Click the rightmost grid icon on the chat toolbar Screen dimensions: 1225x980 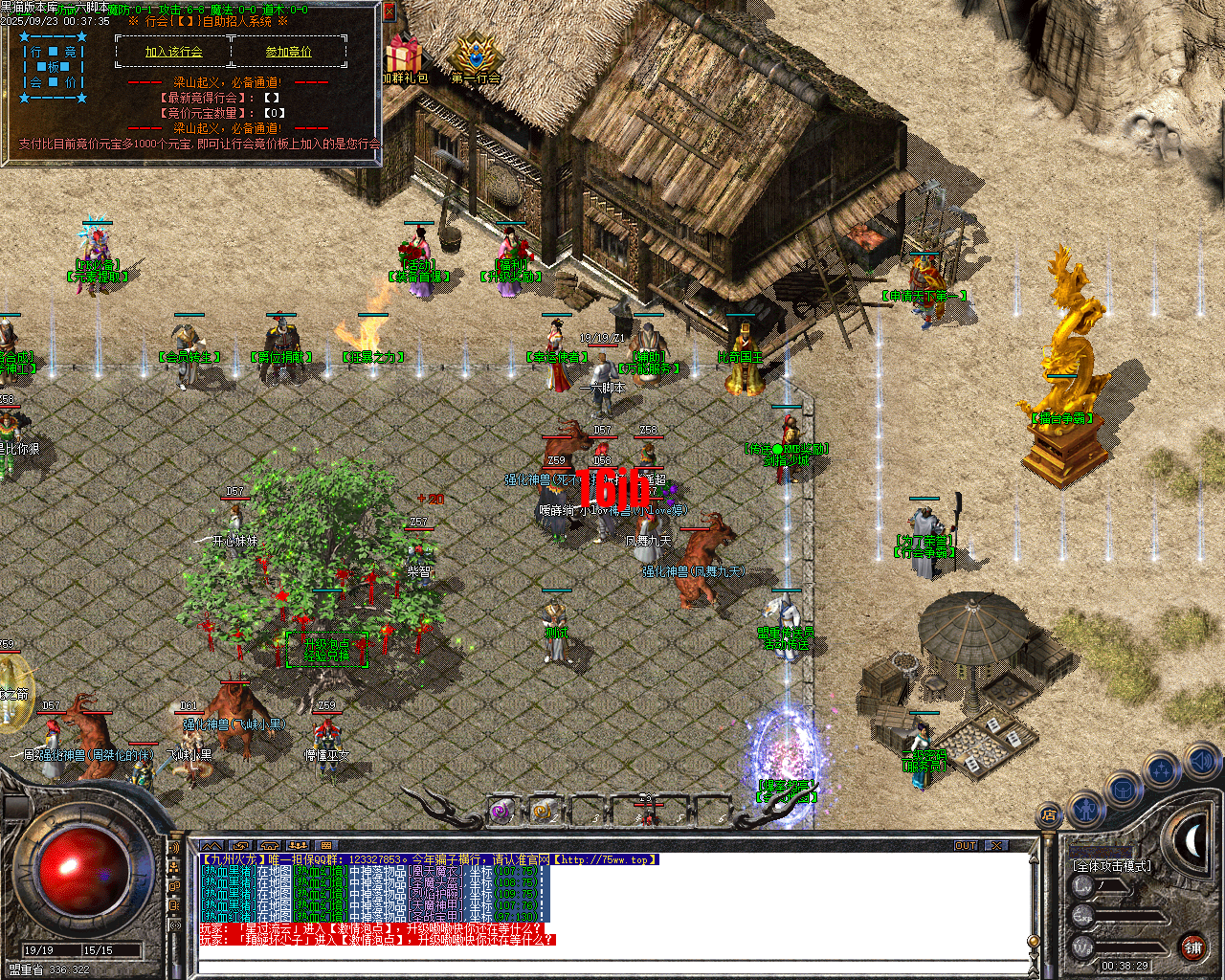click(x=327, y=846)
